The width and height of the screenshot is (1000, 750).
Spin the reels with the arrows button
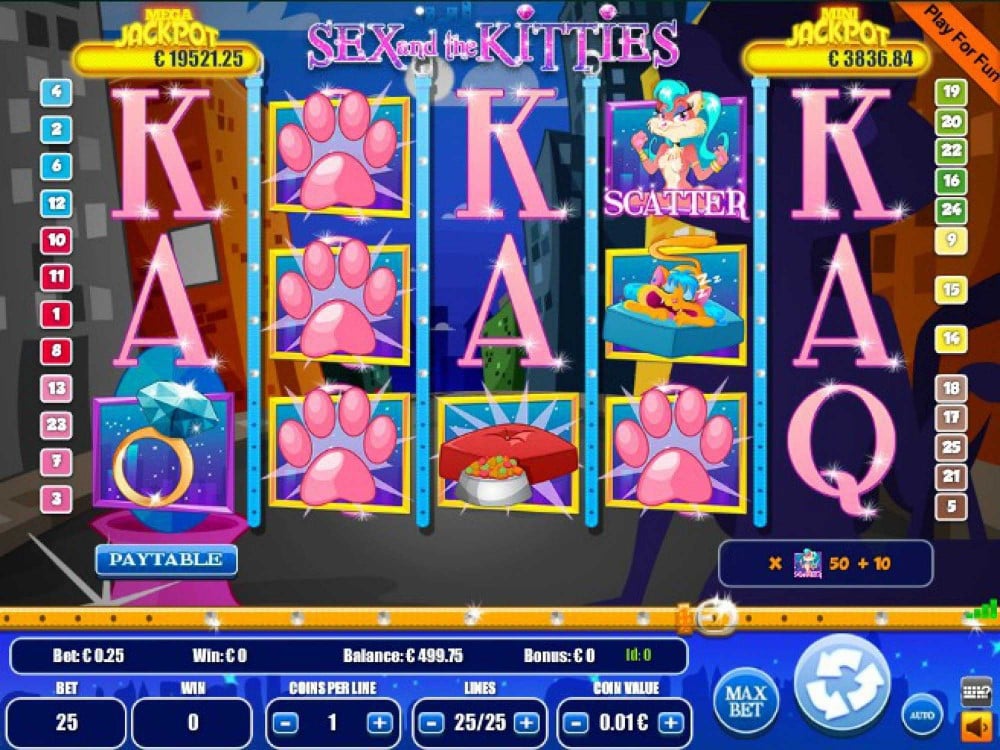(842, 684)
